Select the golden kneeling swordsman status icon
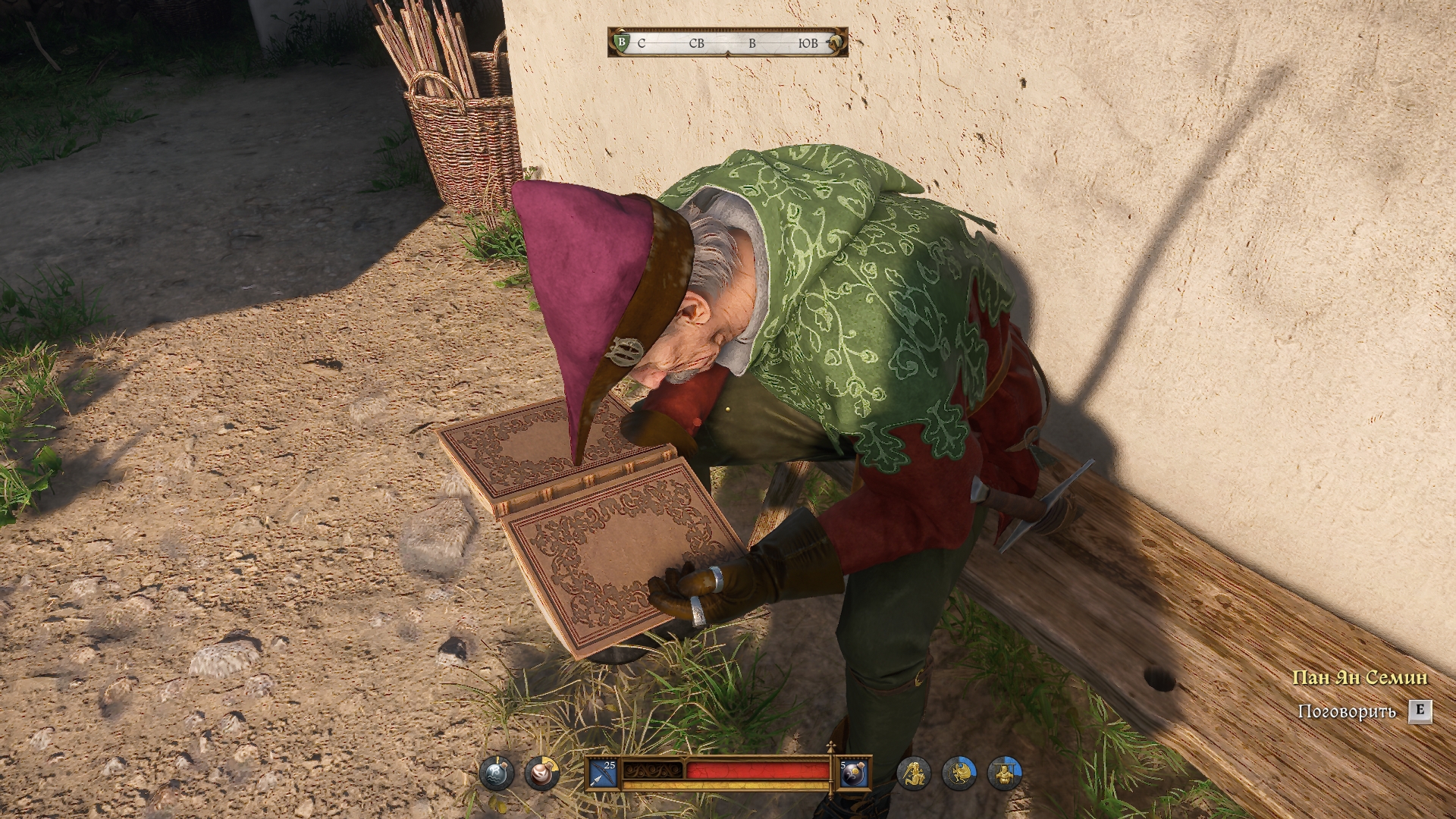 pyautogui.click(x=913, y=774)
